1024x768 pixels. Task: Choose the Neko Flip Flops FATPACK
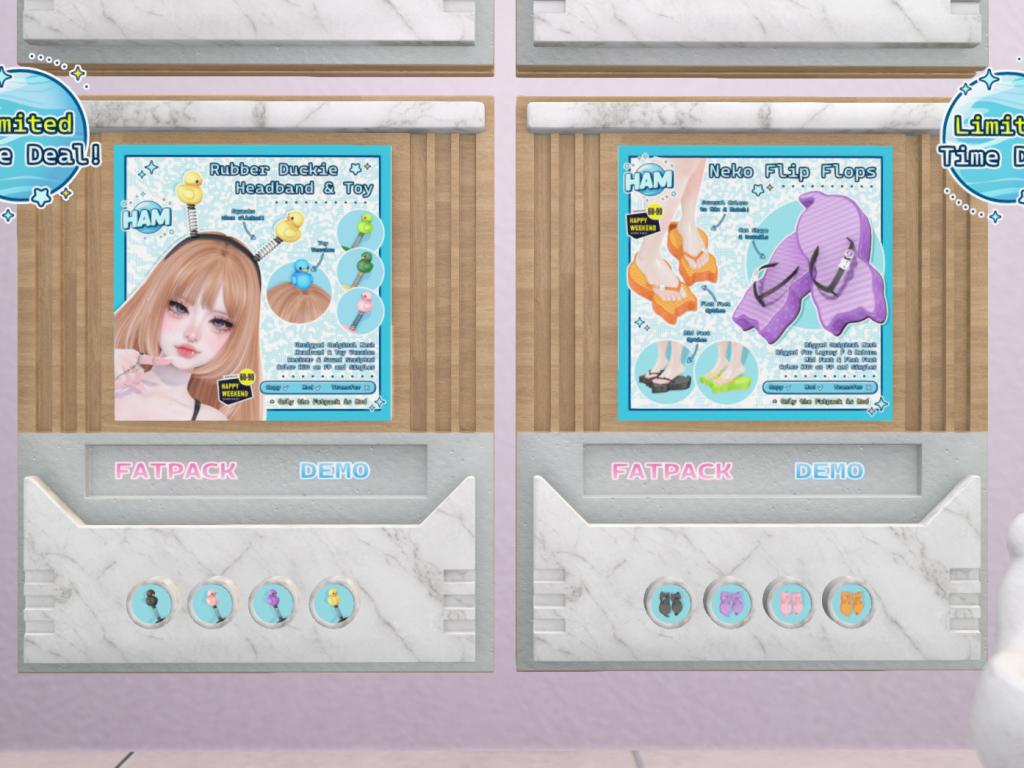click(672, 470)
